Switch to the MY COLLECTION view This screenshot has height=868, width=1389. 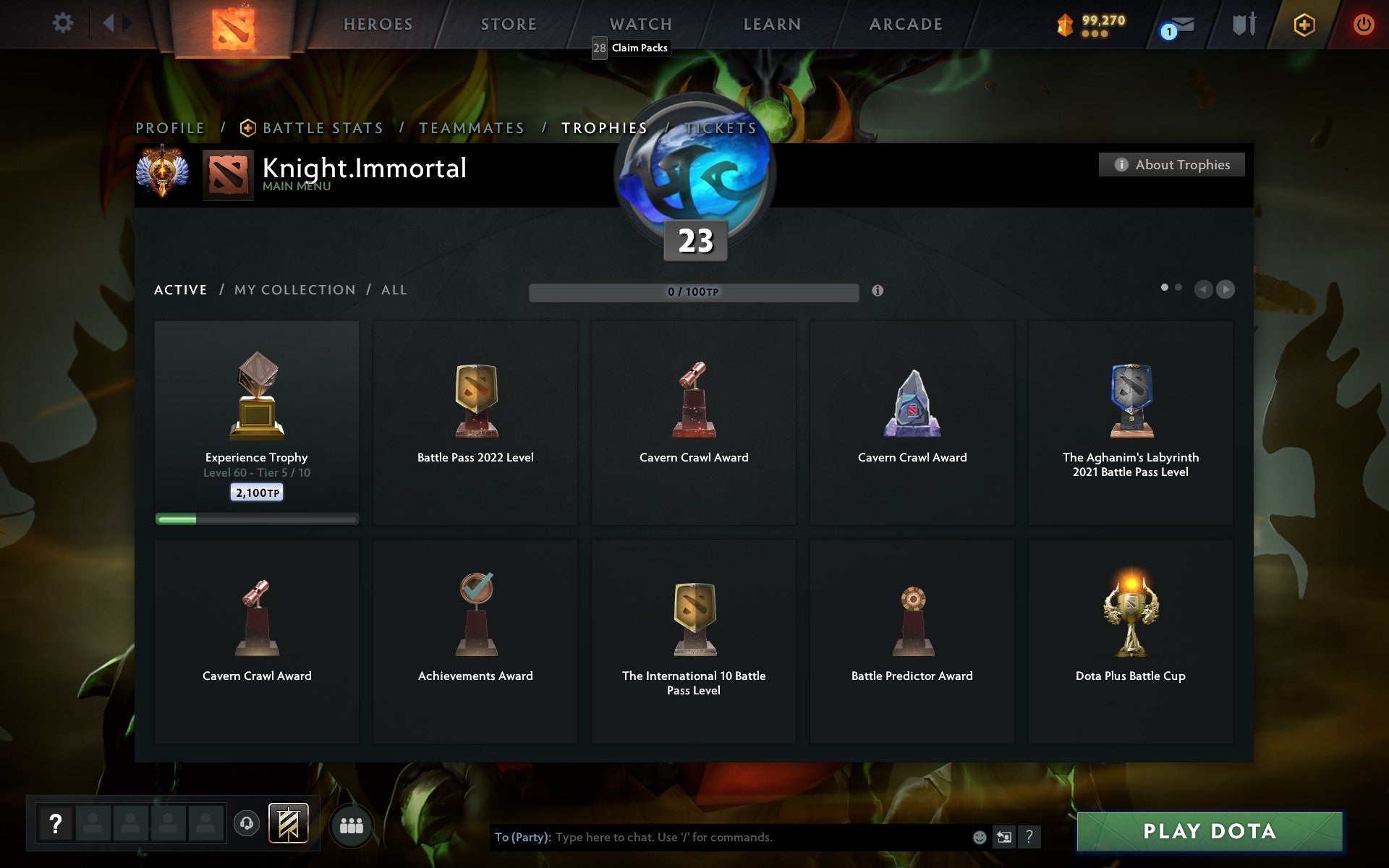(x=294, y=289)
